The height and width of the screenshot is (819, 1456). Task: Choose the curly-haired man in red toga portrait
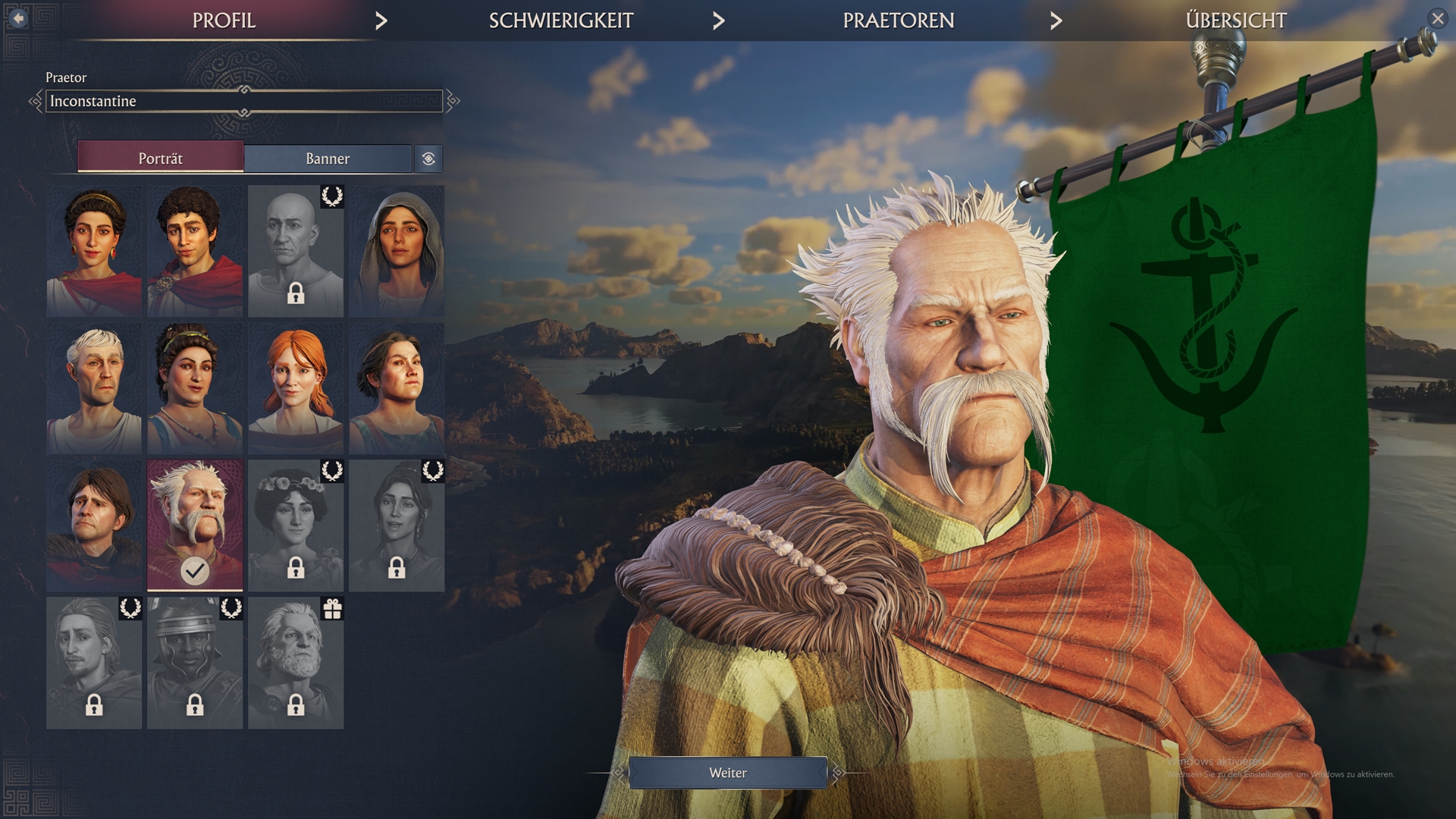pos(195,251)
